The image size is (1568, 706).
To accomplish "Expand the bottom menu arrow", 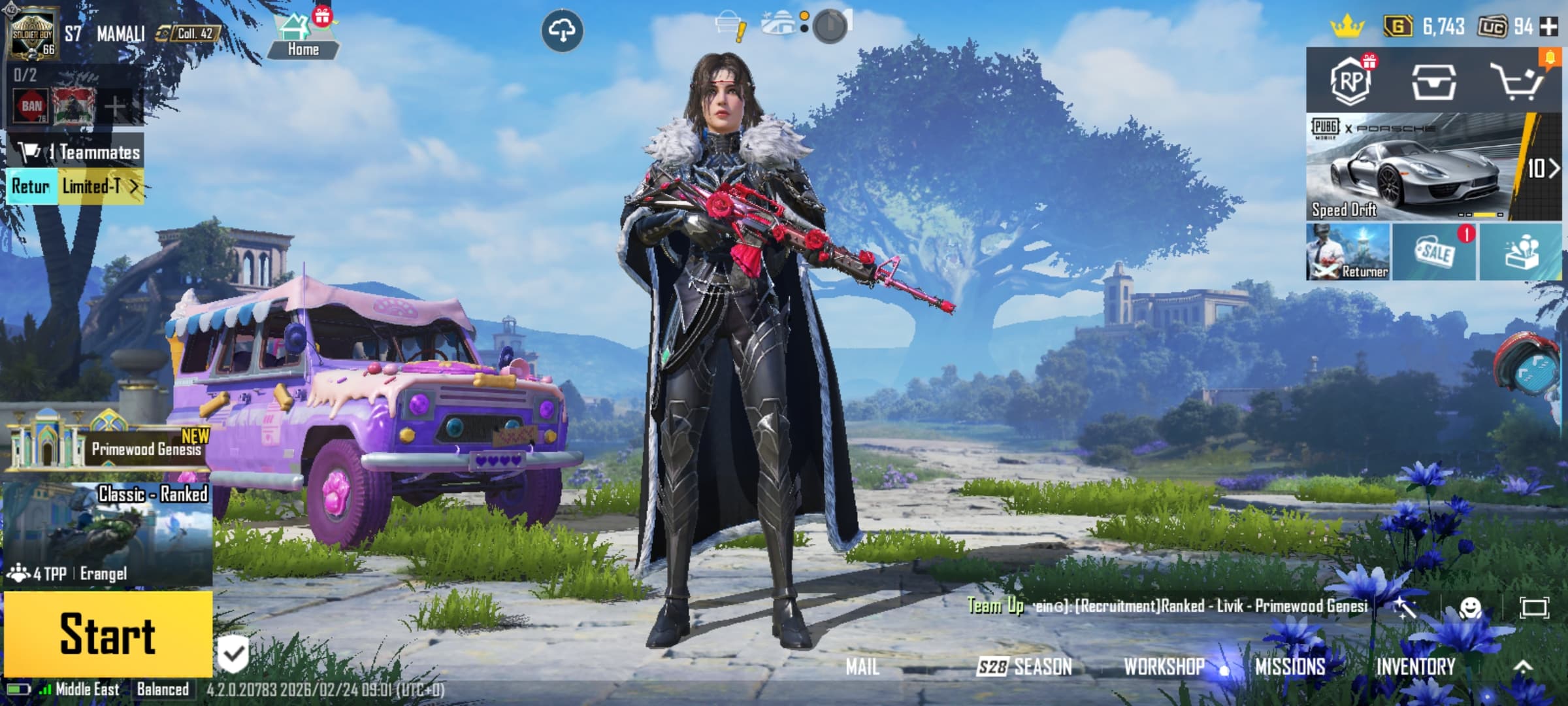I will [x=1523, y=666].
